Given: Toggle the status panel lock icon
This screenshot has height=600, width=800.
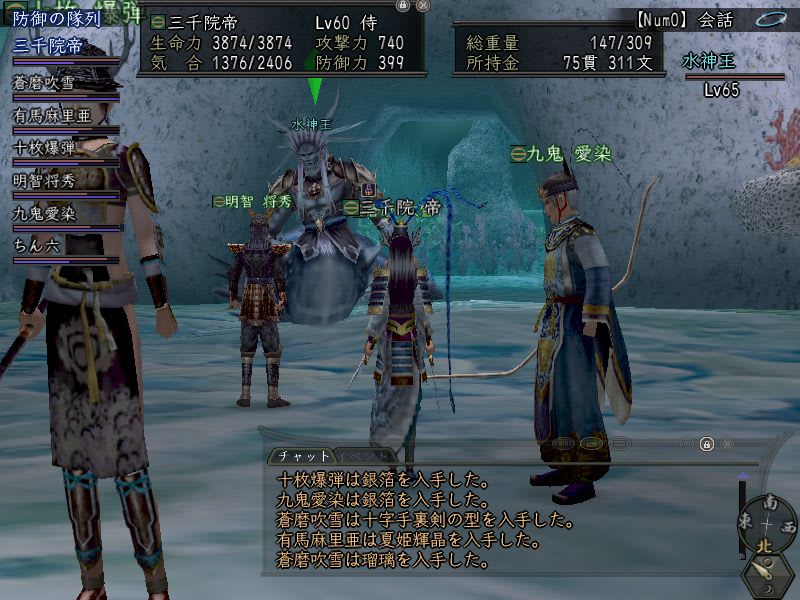Looking at the screenshot, I should click(x=402, y=5).
